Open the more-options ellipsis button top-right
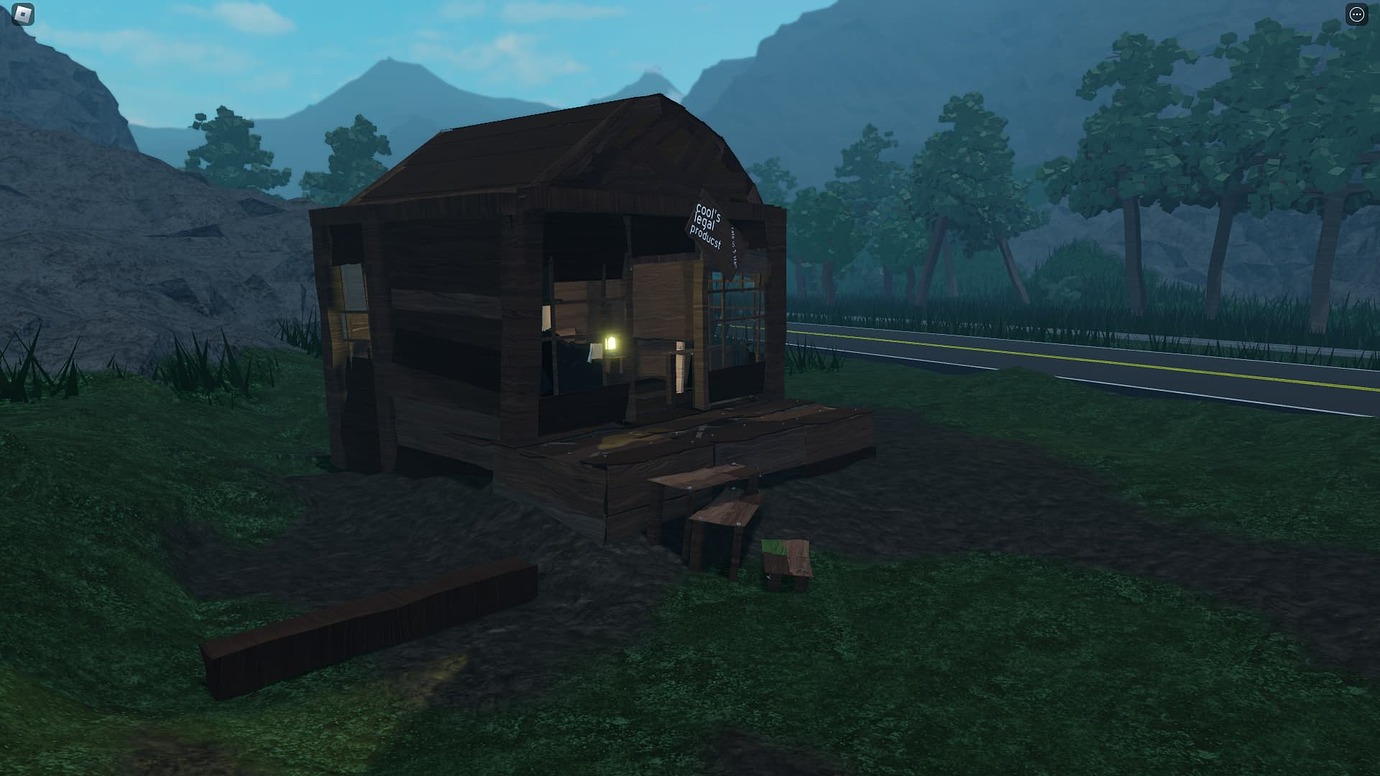The width and height of the screenshot is (1380, 776). tap(1357, 13)
